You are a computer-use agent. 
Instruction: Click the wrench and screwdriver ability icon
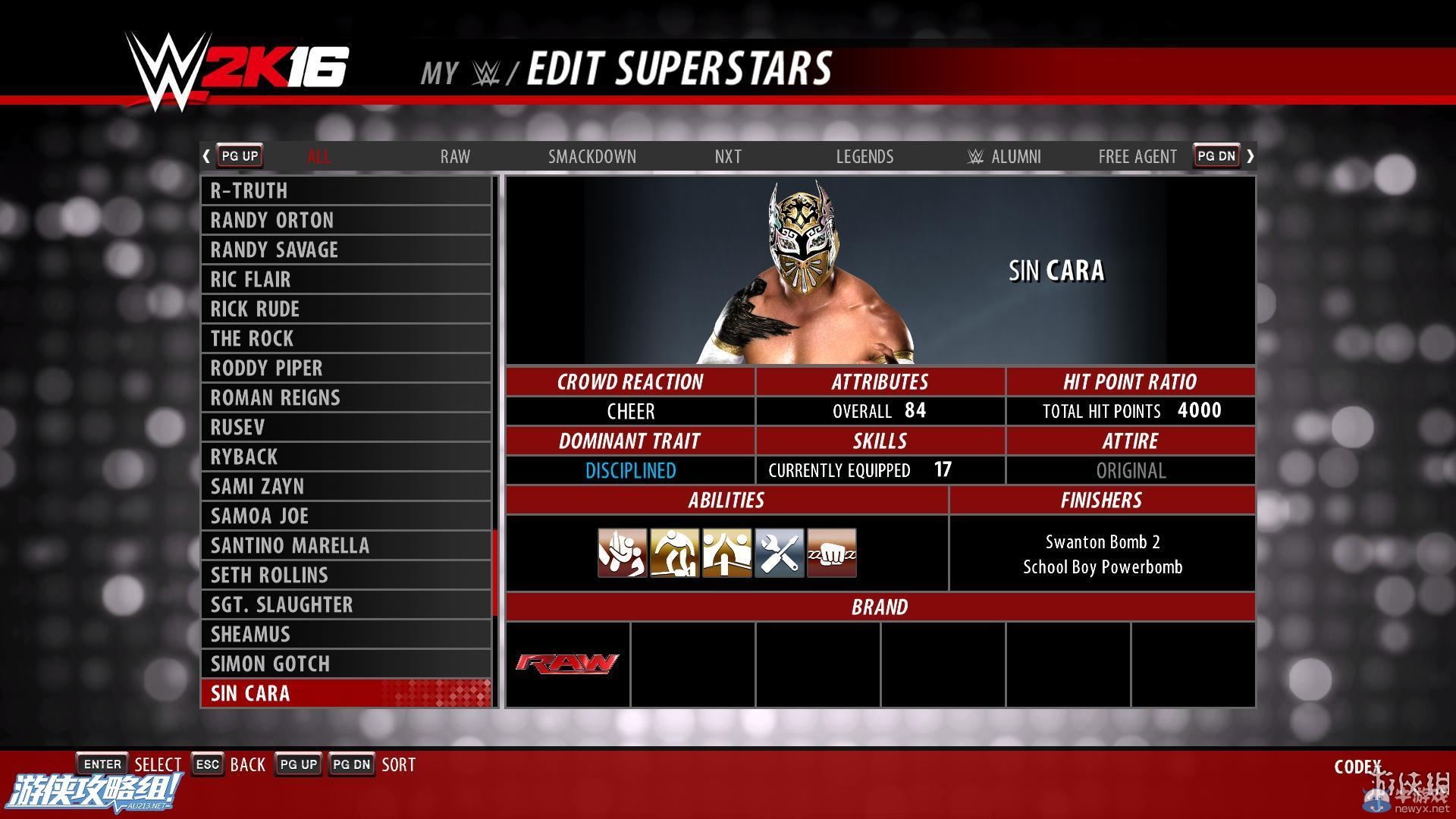[x=779, y=552]
